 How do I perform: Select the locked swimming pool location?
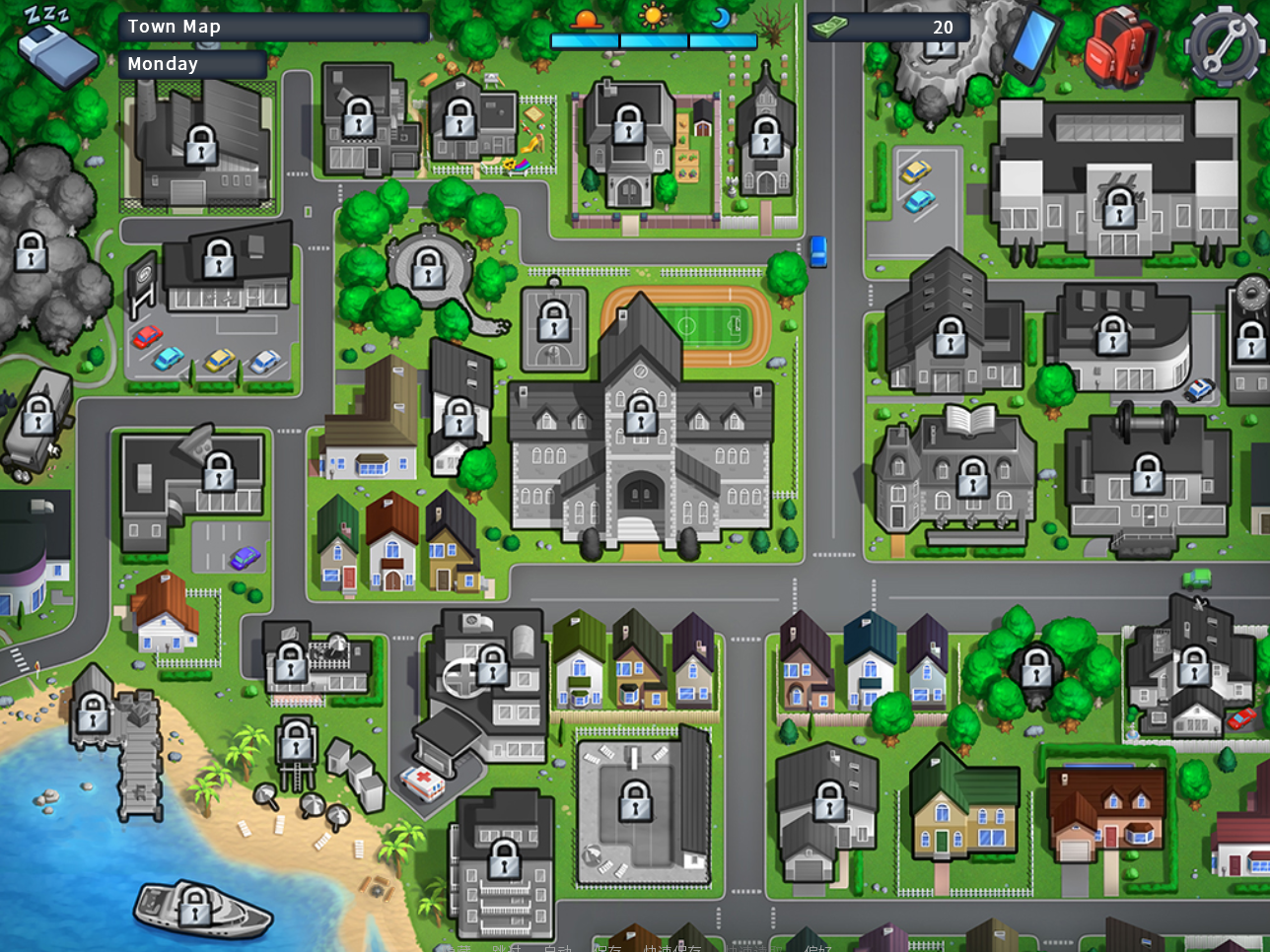point(635,802)
